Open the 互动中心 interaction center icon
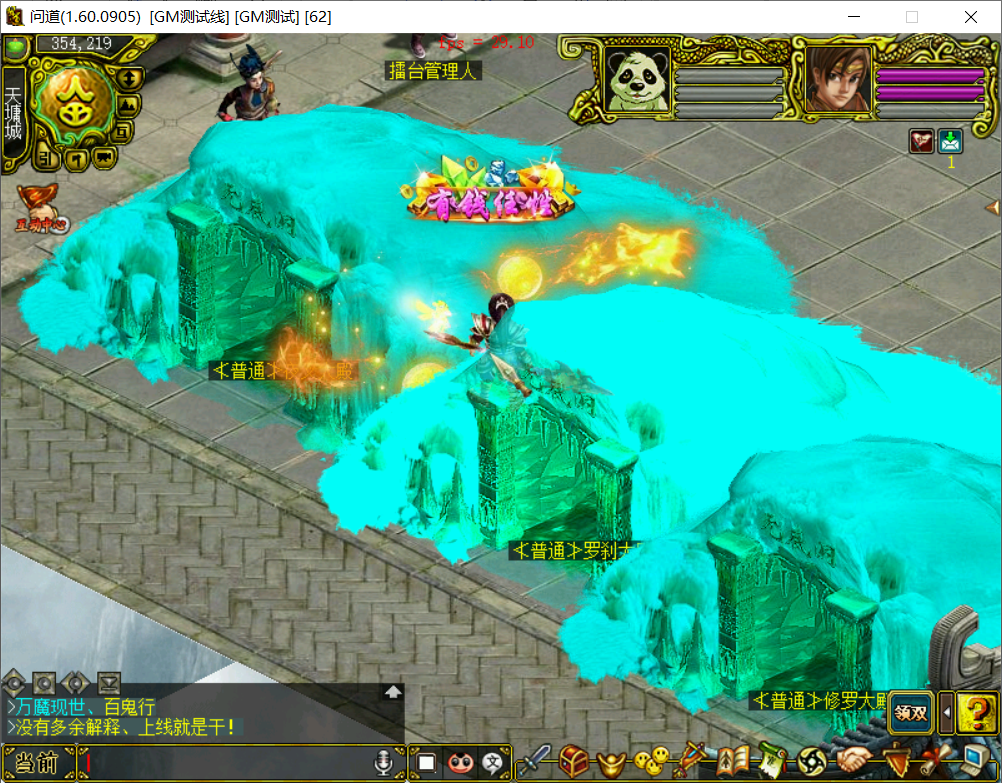 tap(38, 205)
